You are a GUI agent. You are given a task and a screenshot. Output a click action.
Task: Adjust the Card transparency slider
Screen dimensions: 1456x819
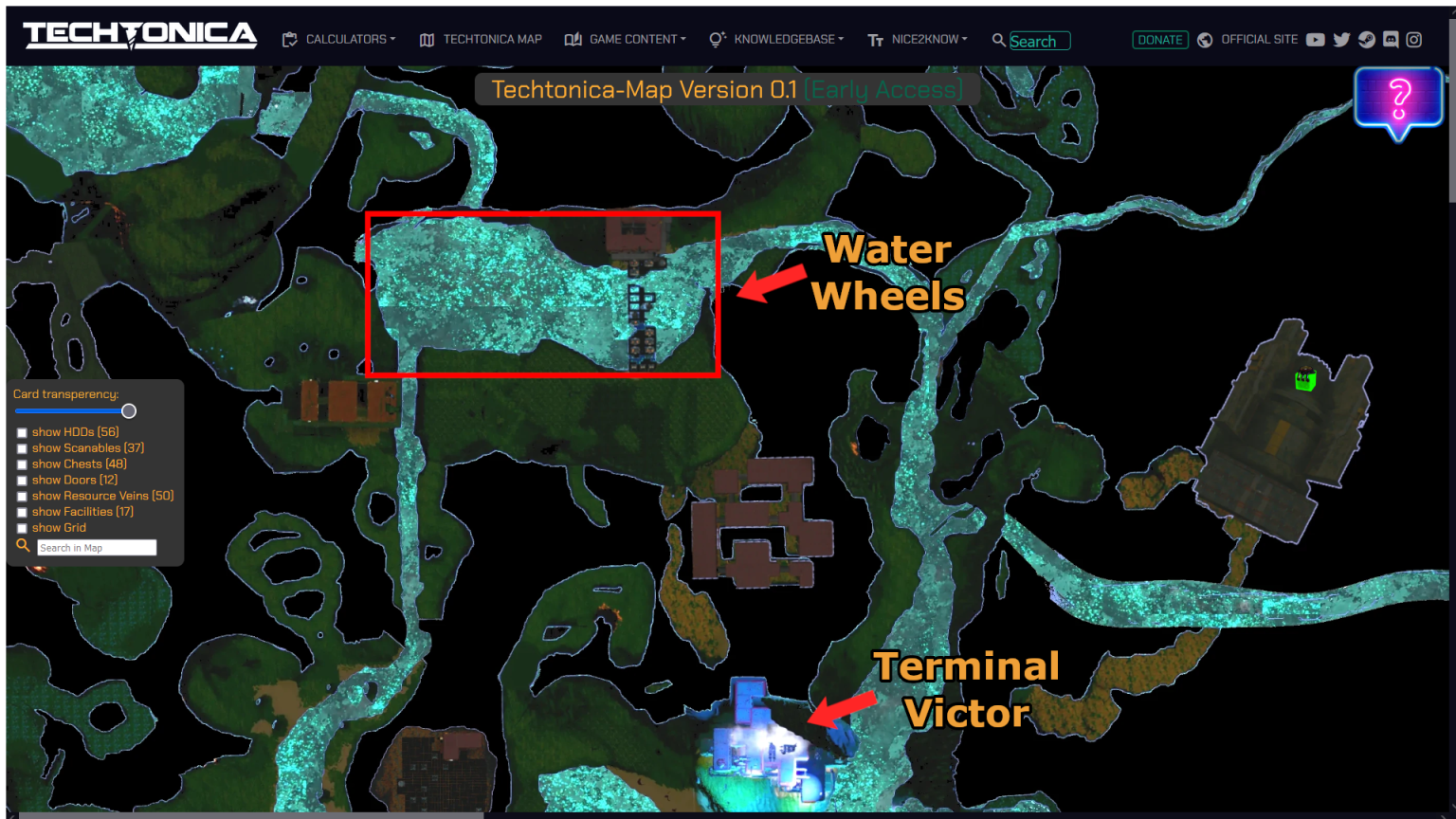point(129,410)
